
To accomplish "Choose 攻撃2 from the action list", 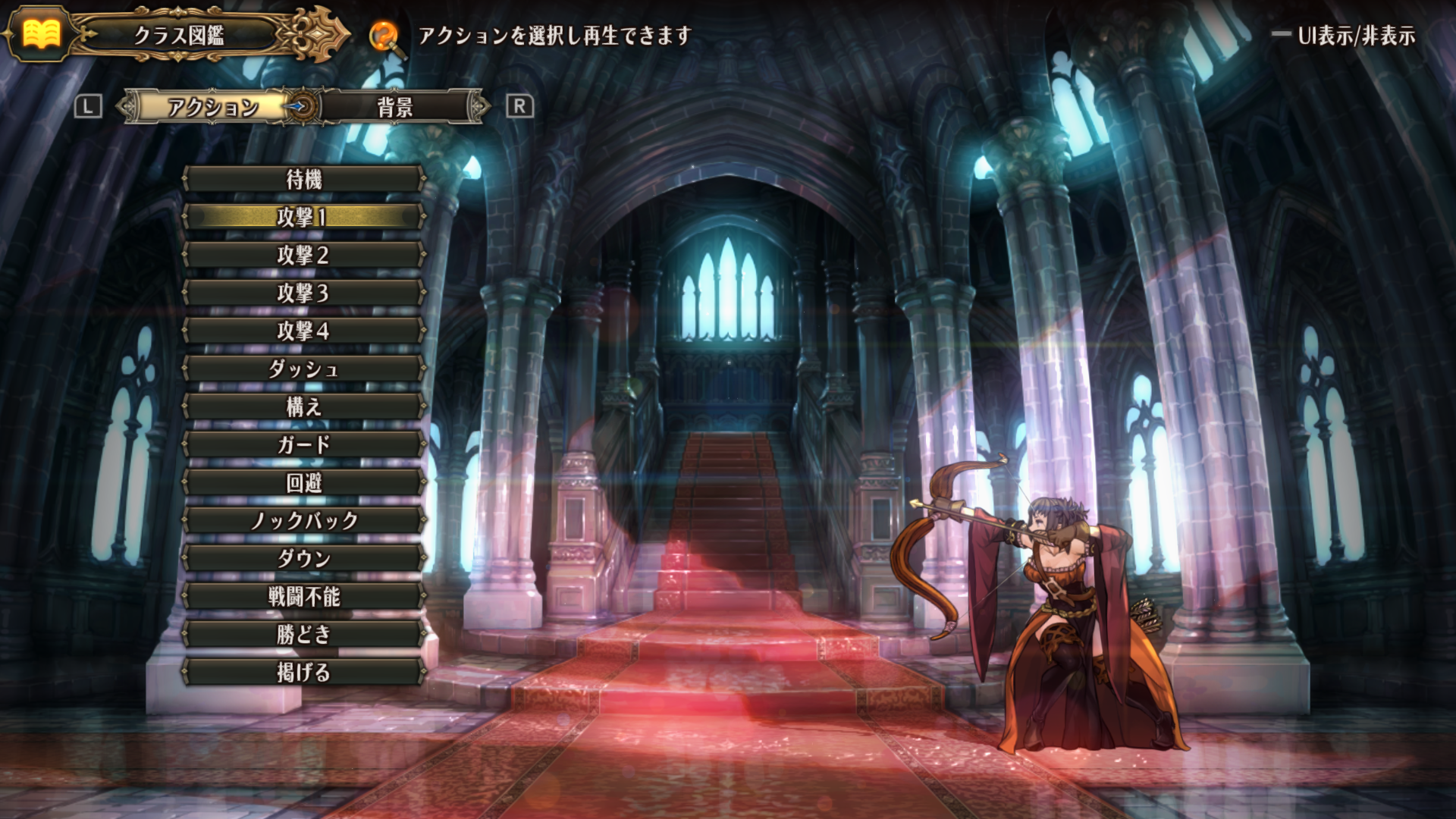I will tap(303, 256).
